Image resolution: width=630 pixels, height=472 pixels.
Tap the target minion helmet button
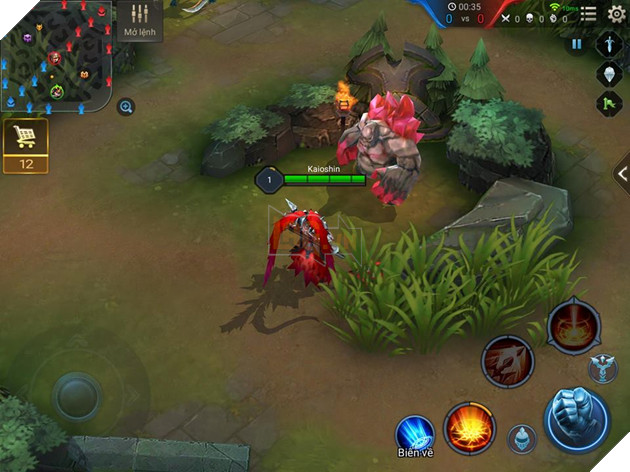point(519,439)
